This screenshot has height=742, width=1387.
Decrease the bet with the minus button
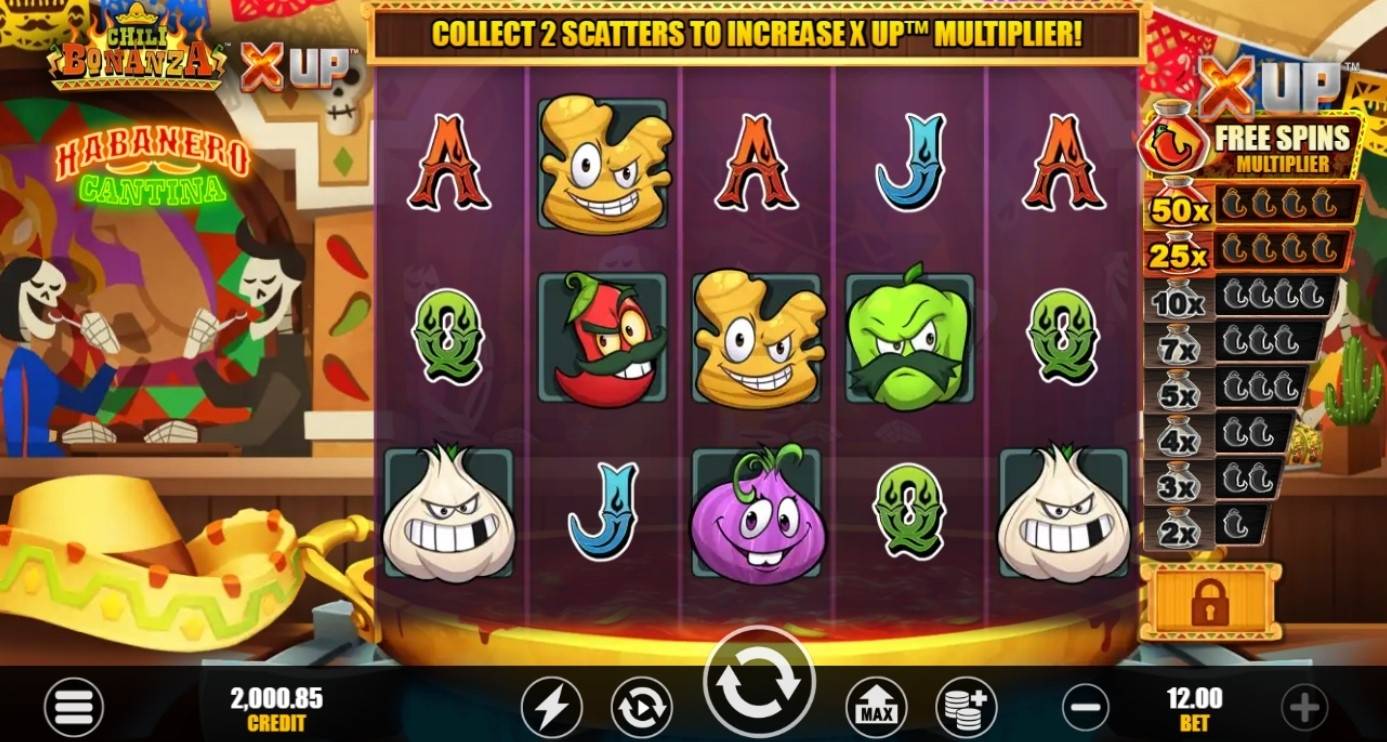pos(1085,708)
